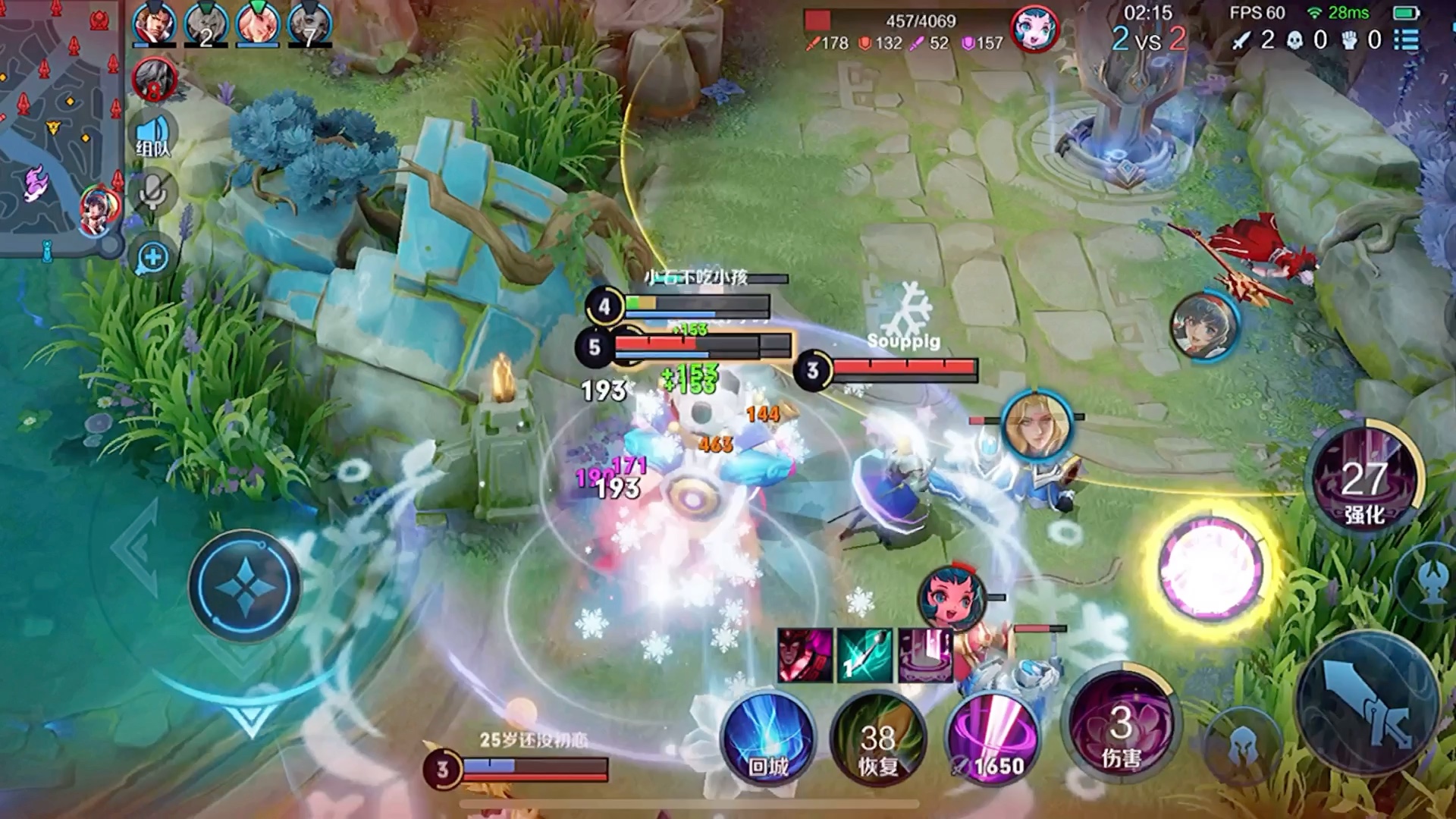Select the first teammate portrait at top

click(154, 24)
